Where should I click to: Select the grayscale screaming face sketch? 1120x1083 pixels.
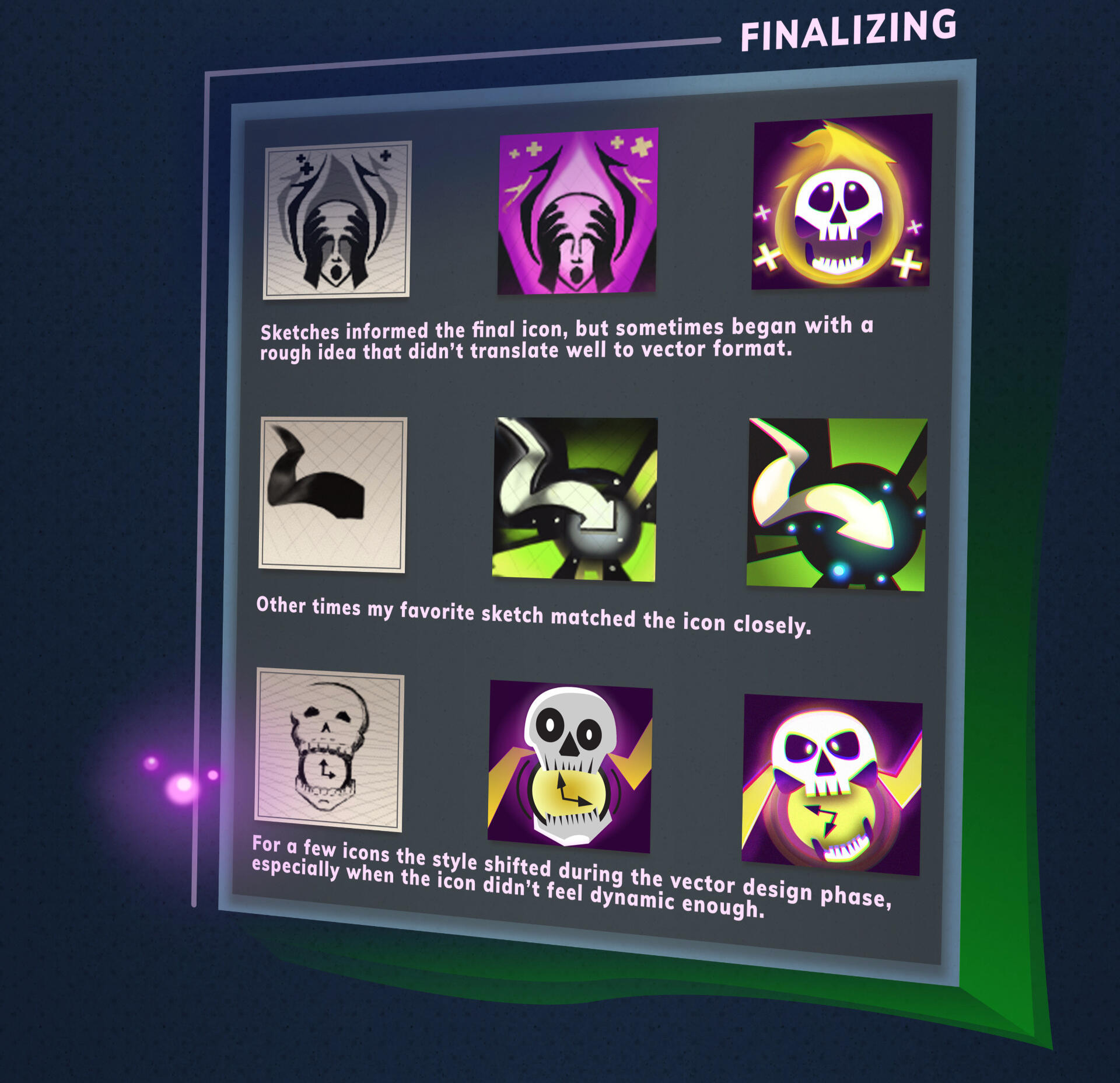click(337, 220)
